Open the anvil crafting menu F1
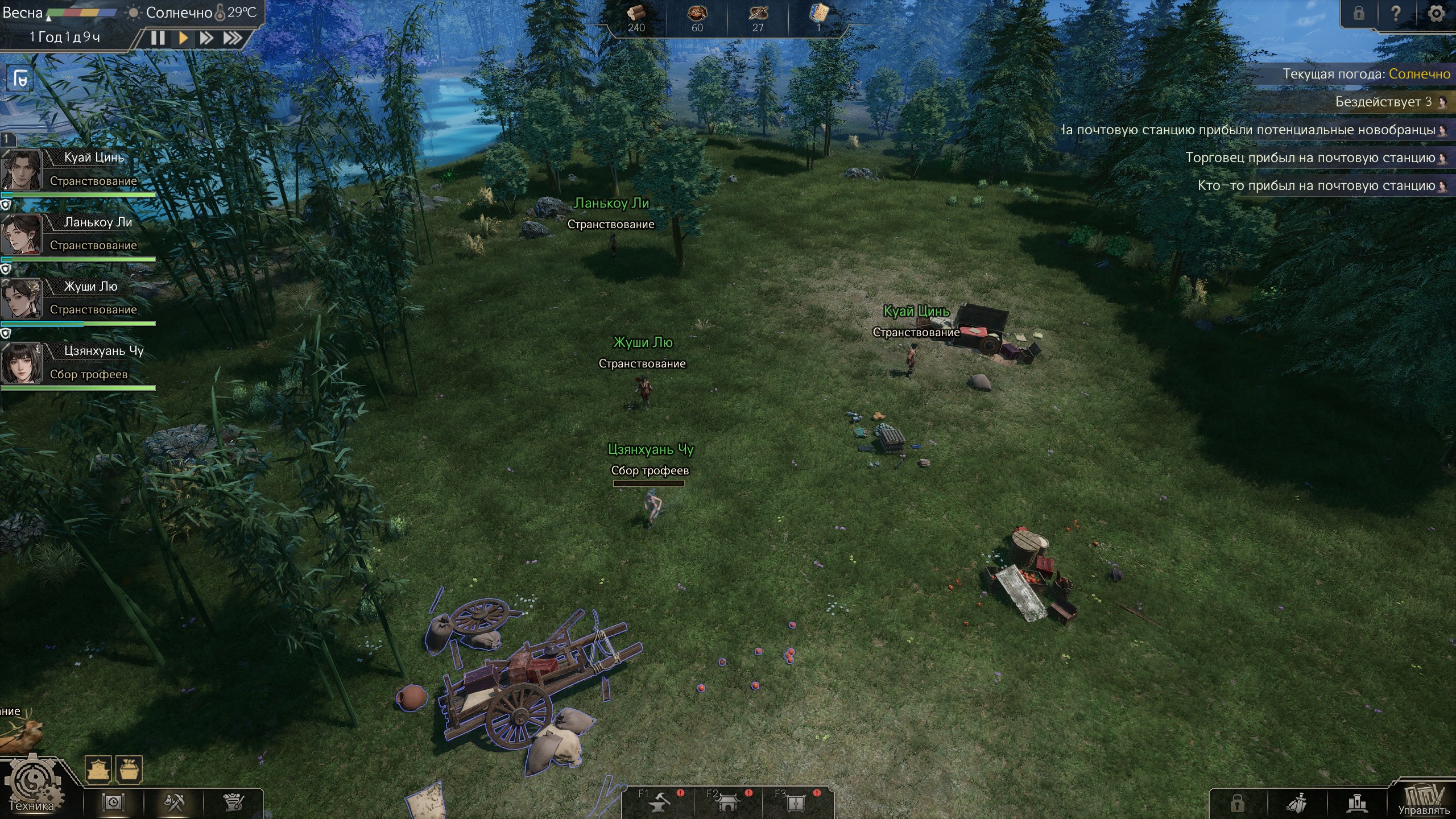The height and width of the screenshot is (819, 1456). 660,802
